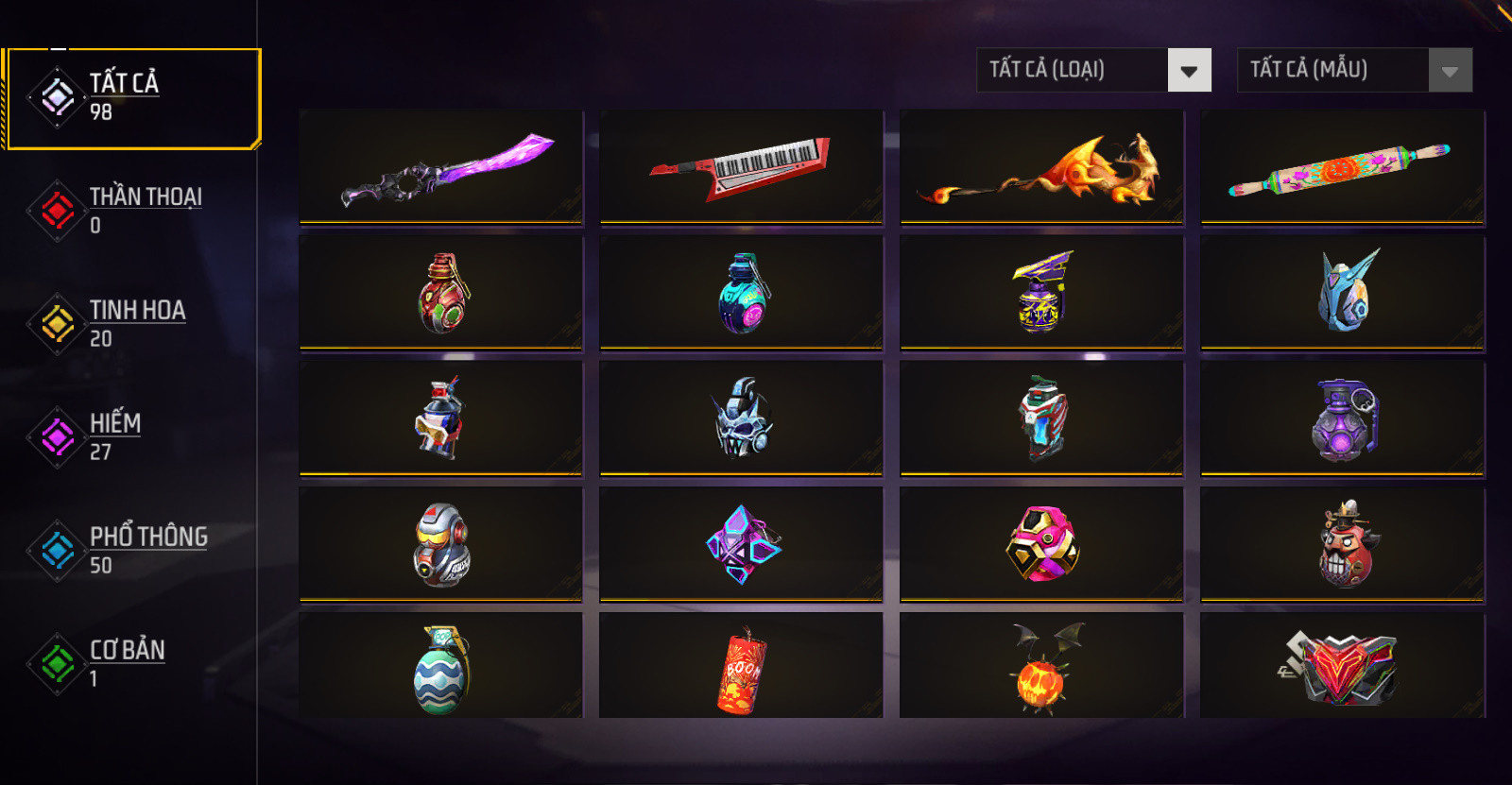Select the blue skull grenade skin

coord(742,418)
